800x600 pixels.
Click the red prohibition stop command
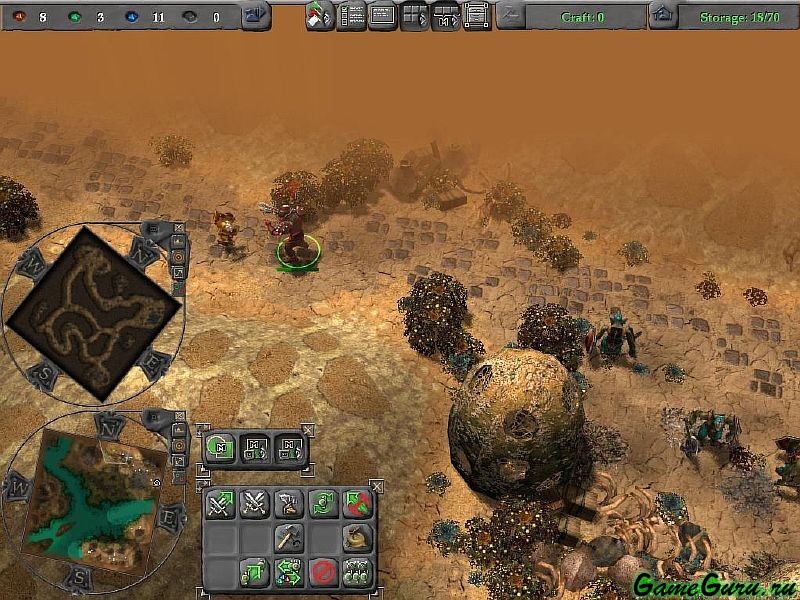[322, 573]
